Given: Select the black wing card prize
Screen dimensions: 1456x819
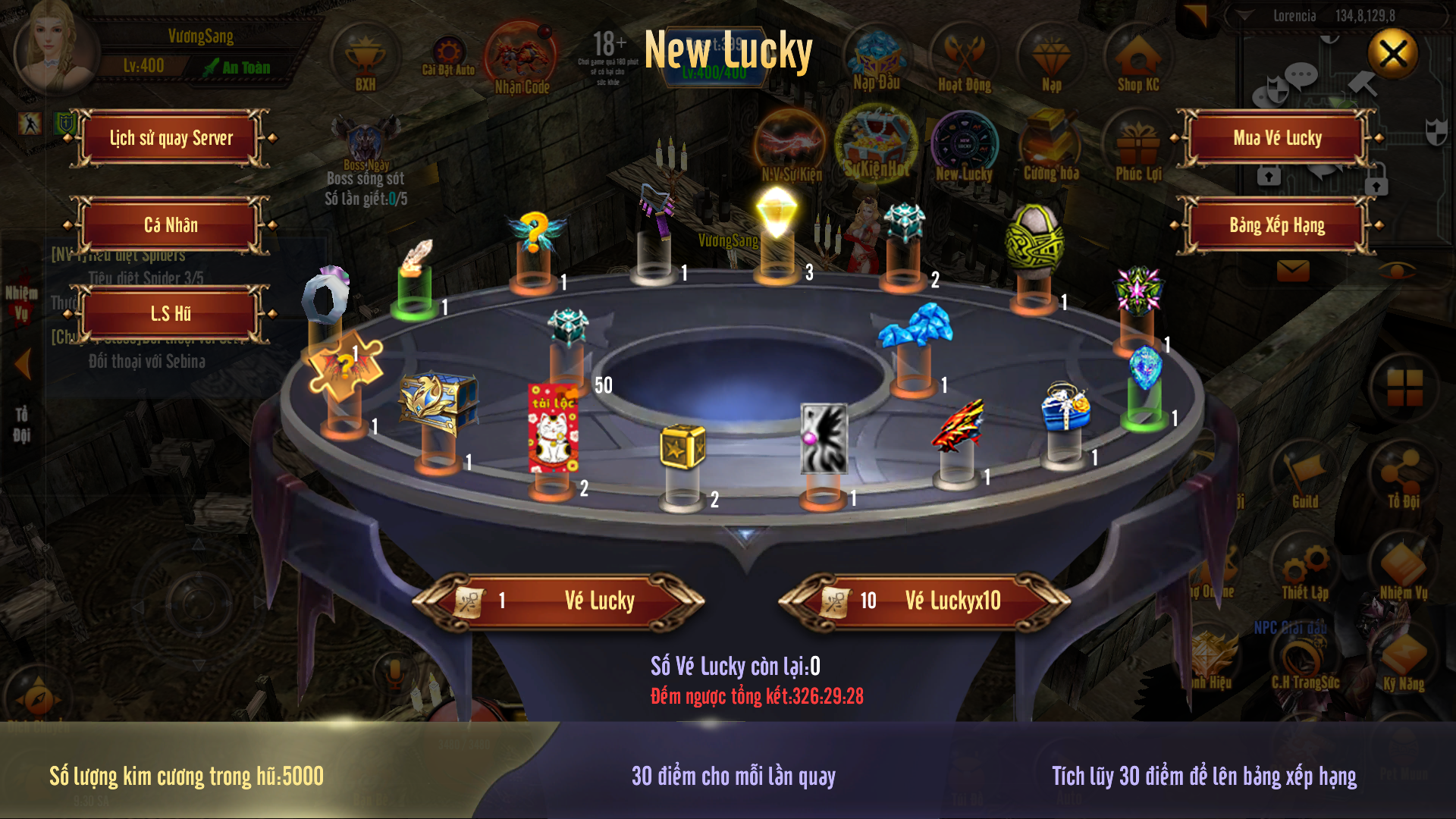Looking at the screenshot, I should pyautogui.click(x=824, y=438).
